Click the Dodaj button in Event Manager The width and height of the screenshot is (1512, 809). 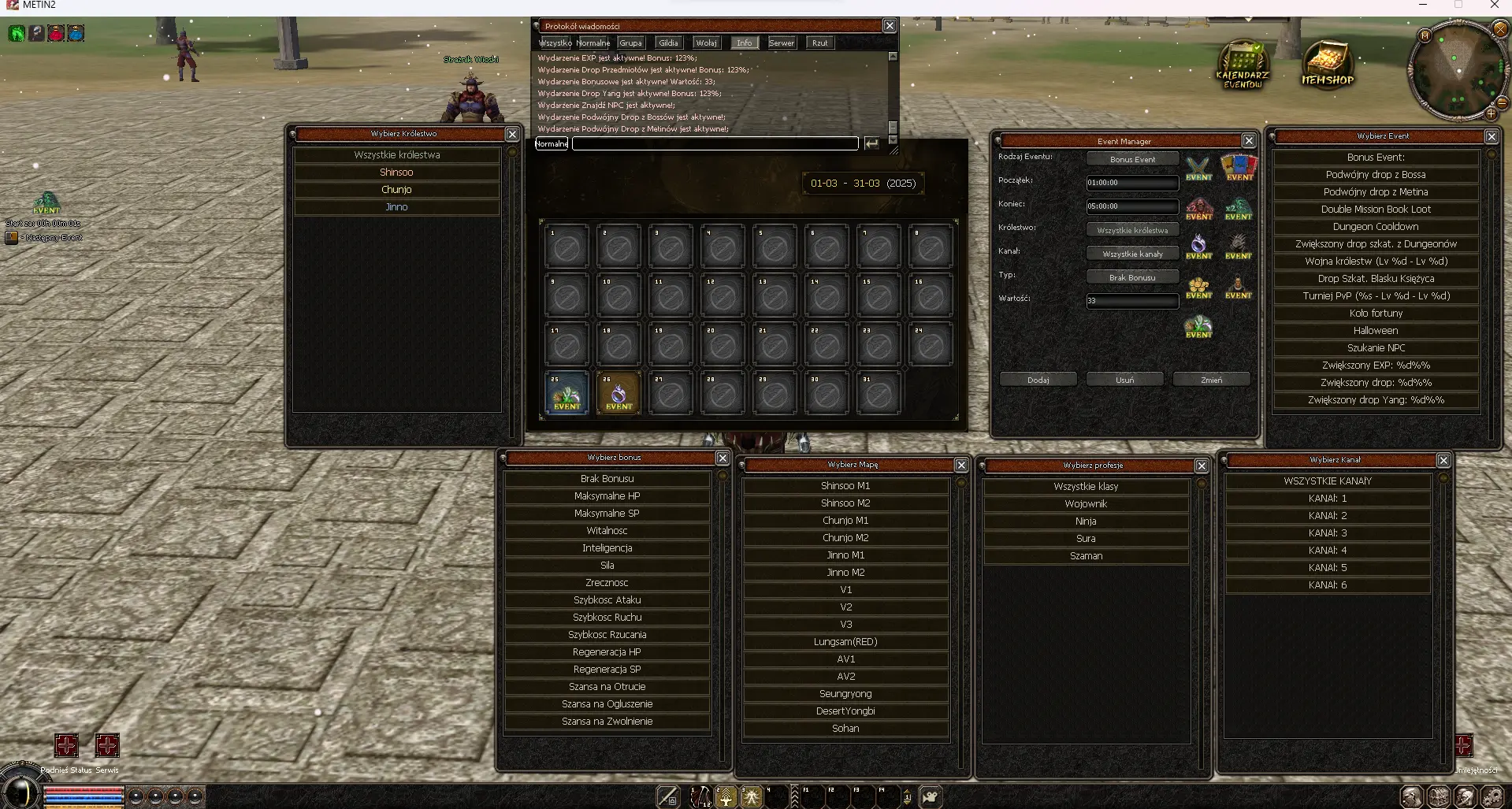pos(1038,380)
